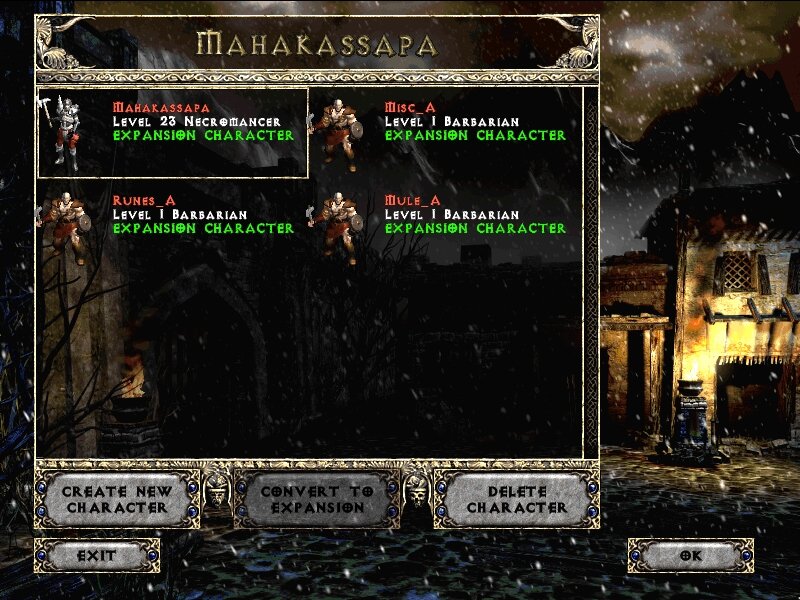Exit the character selection screen
Image resolution: width=800 pixels, height=600 pixels.
97,555
